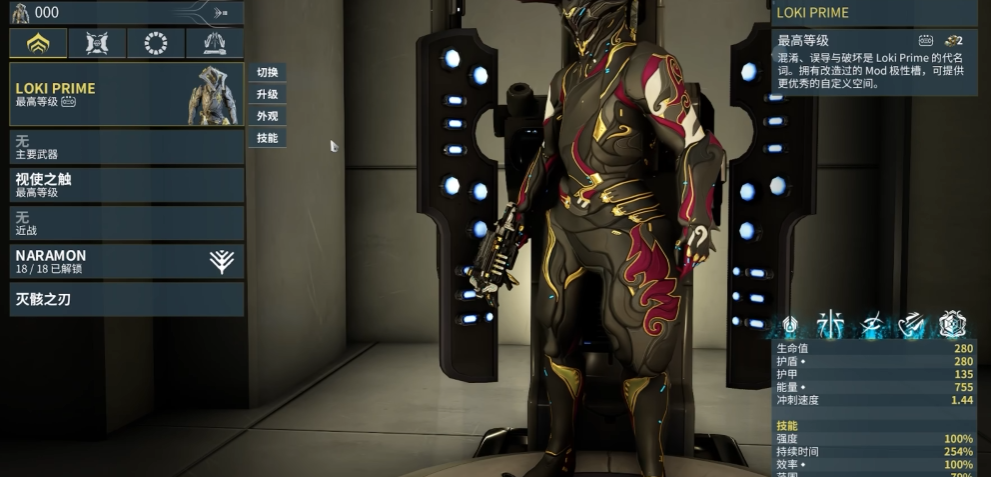The height and width of the screenshot is (477, 991).
Task: Choose the 技能 abilities button
Action: click(x=267, y=138)
